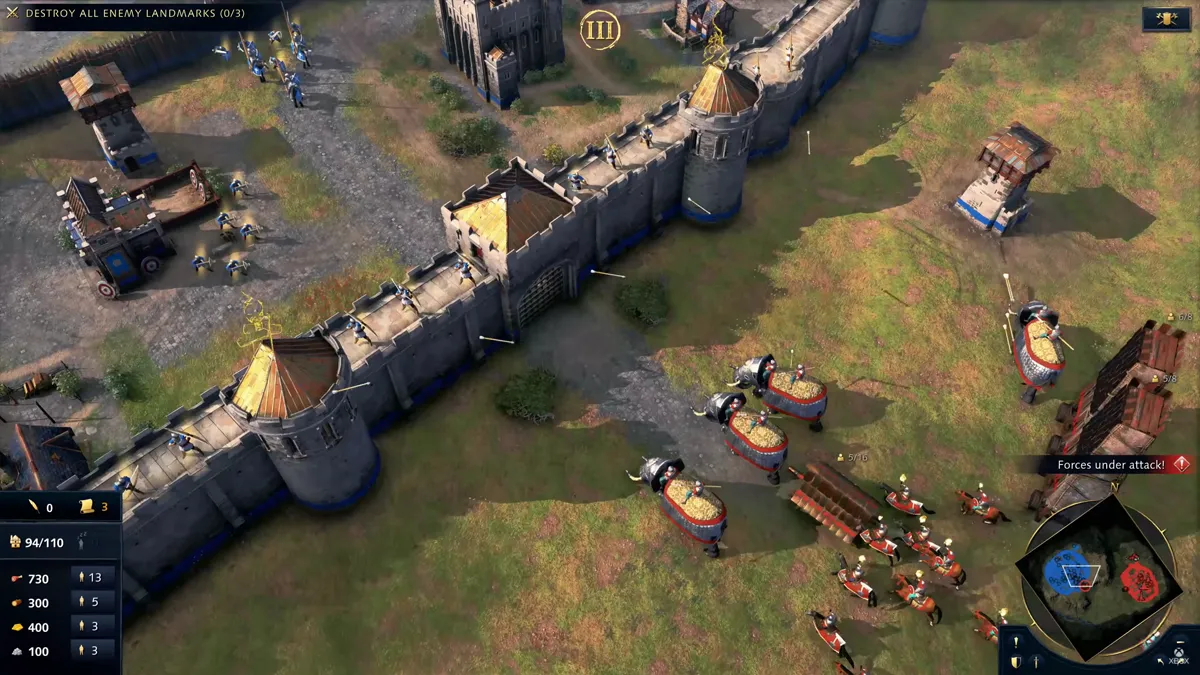Select the 3 villagers gathering stone
This screenshot has width=1200, height=675.
[92, 651]
